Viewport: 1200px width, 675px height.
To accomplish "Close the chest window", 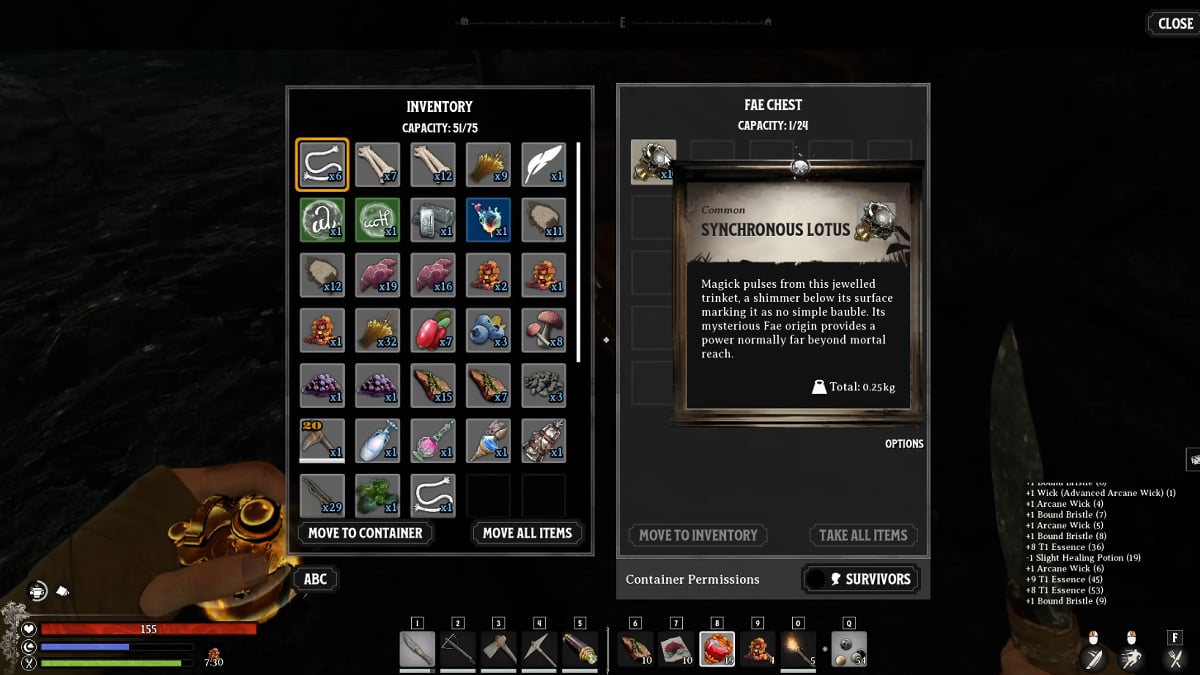I will (x=1174, y=24).
